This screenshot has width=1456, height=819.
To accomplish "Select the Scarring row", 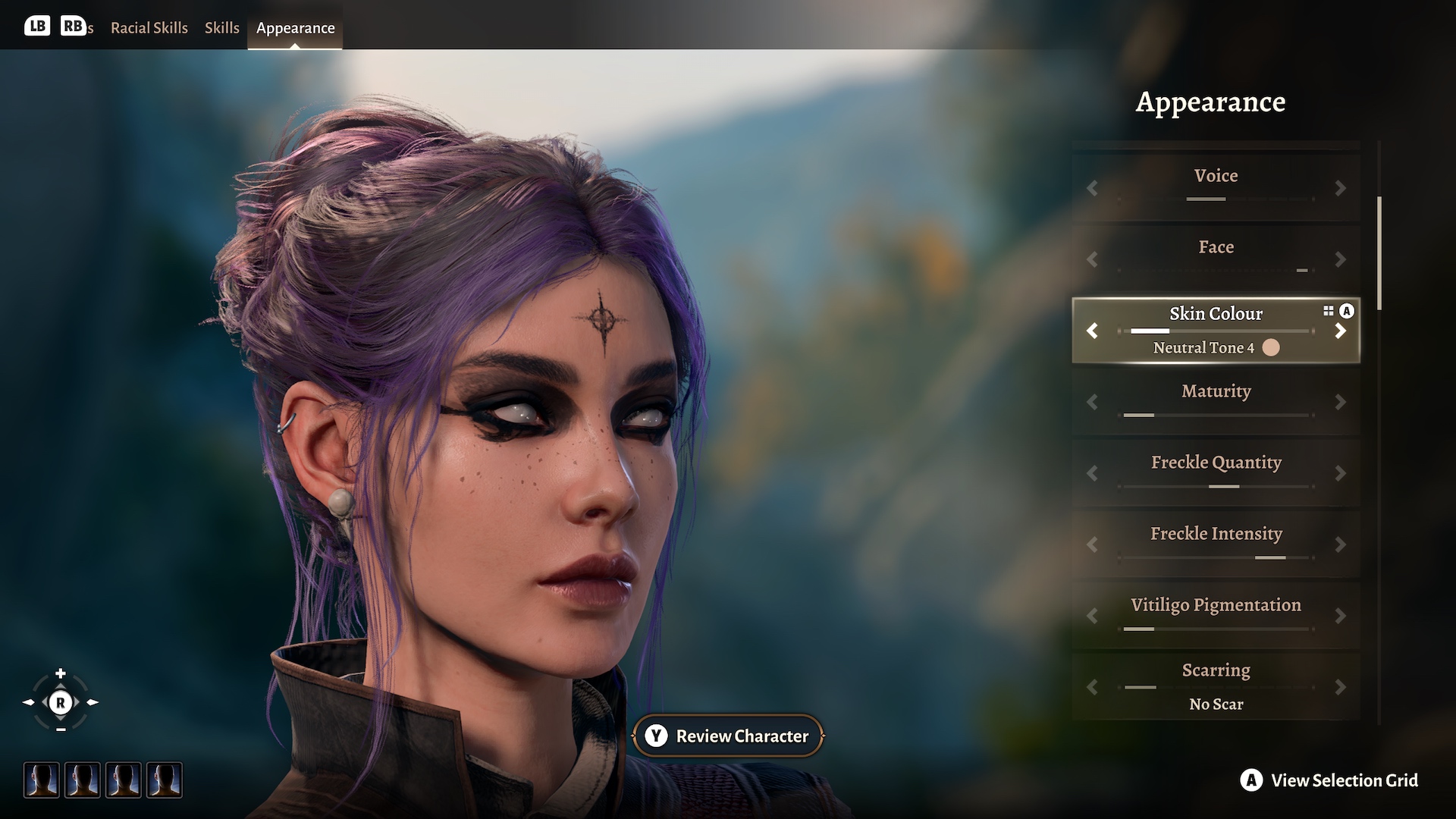I will pyautogui.click(x=1216, y=670).
